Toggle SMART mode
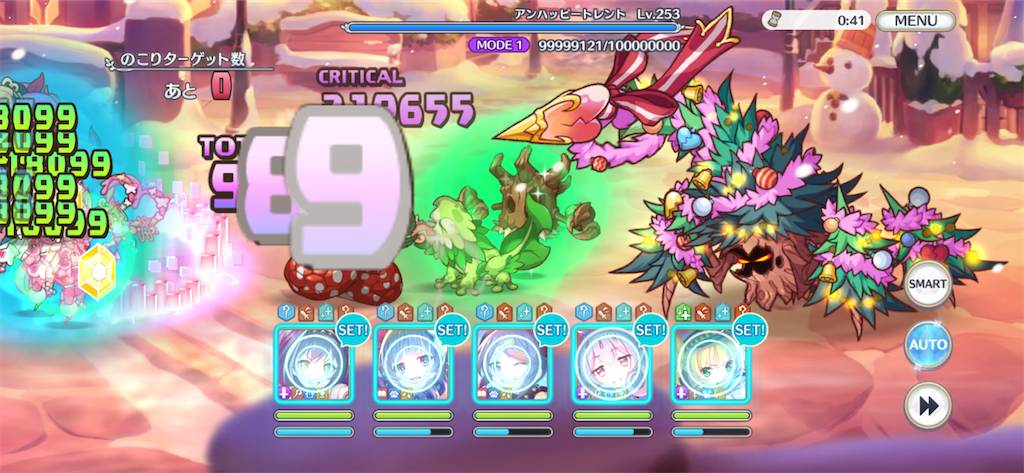Screen dimensions: 1024x473 (927, 284)
